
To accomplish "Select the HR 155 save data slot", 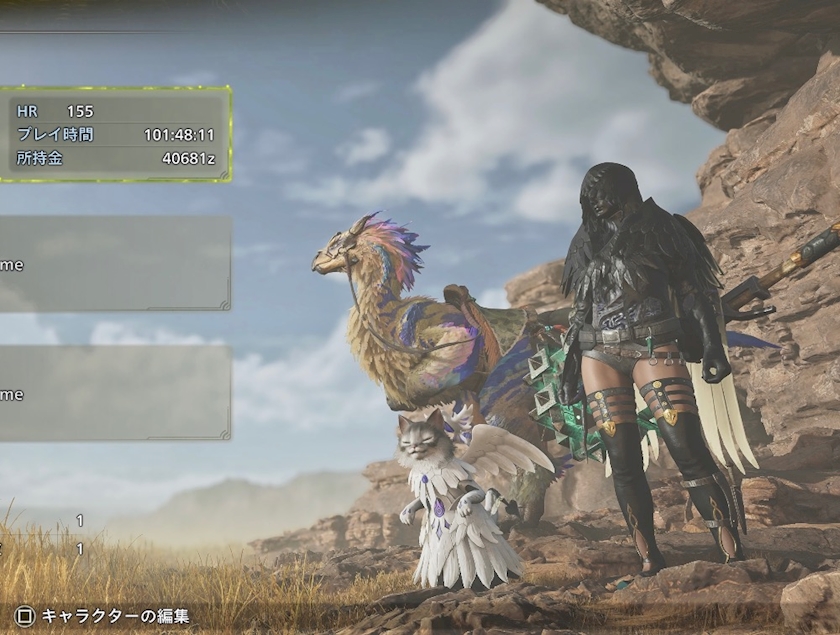I will (115, 134).
